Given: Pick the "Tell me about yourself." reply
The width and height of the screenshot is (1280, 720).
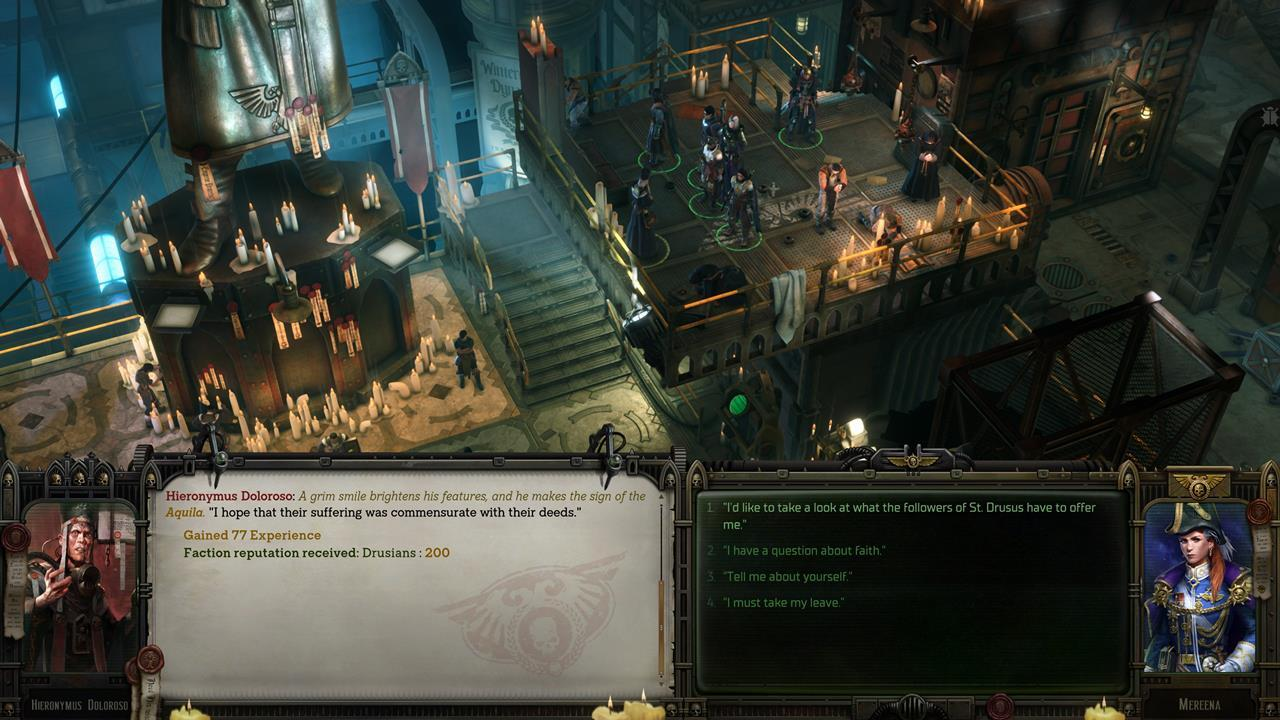Looking at the screenshot, I should (789, 577).
